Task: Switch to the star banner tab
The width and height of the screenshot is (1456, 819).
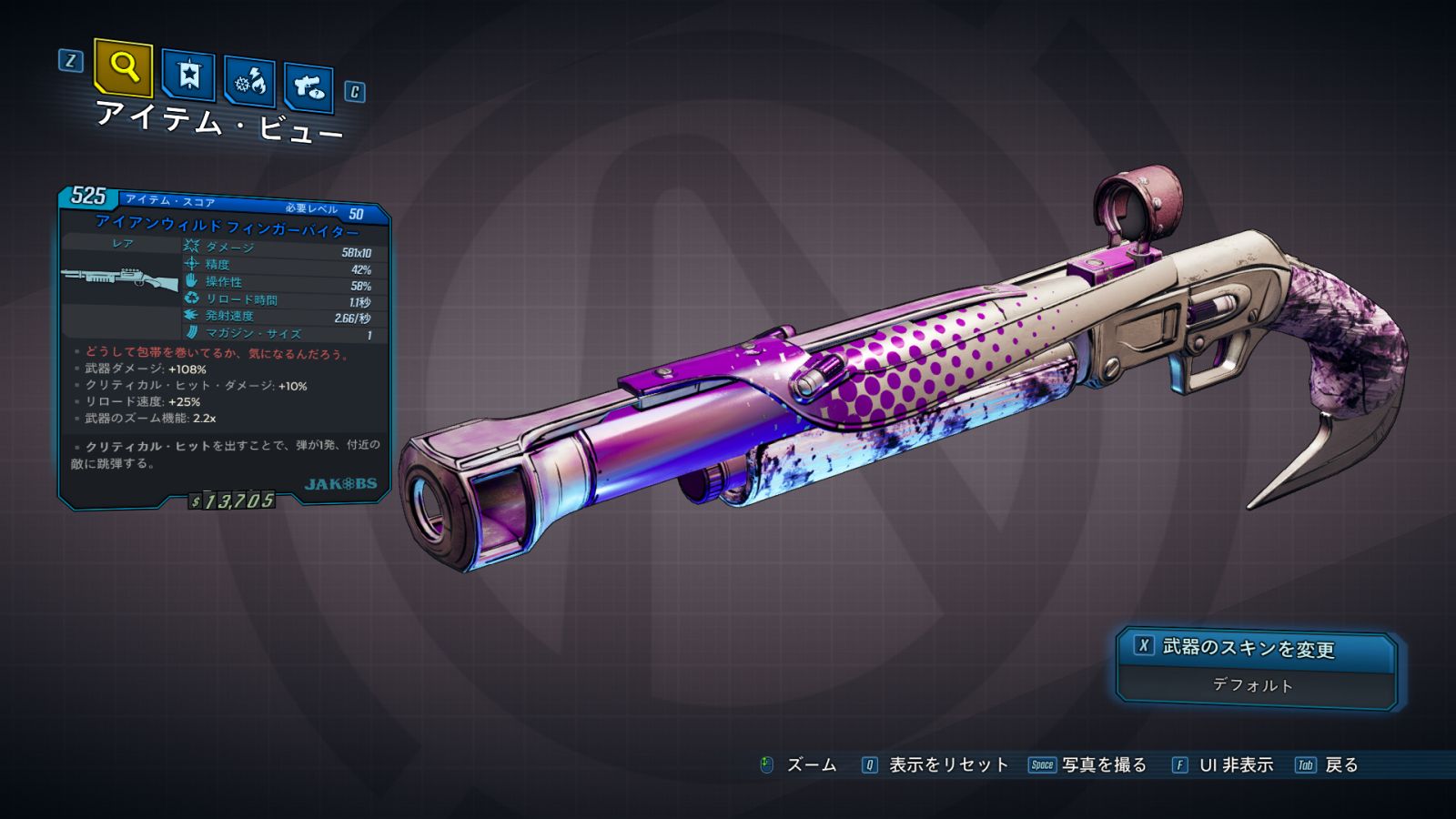Action: [x=188, y=76]
